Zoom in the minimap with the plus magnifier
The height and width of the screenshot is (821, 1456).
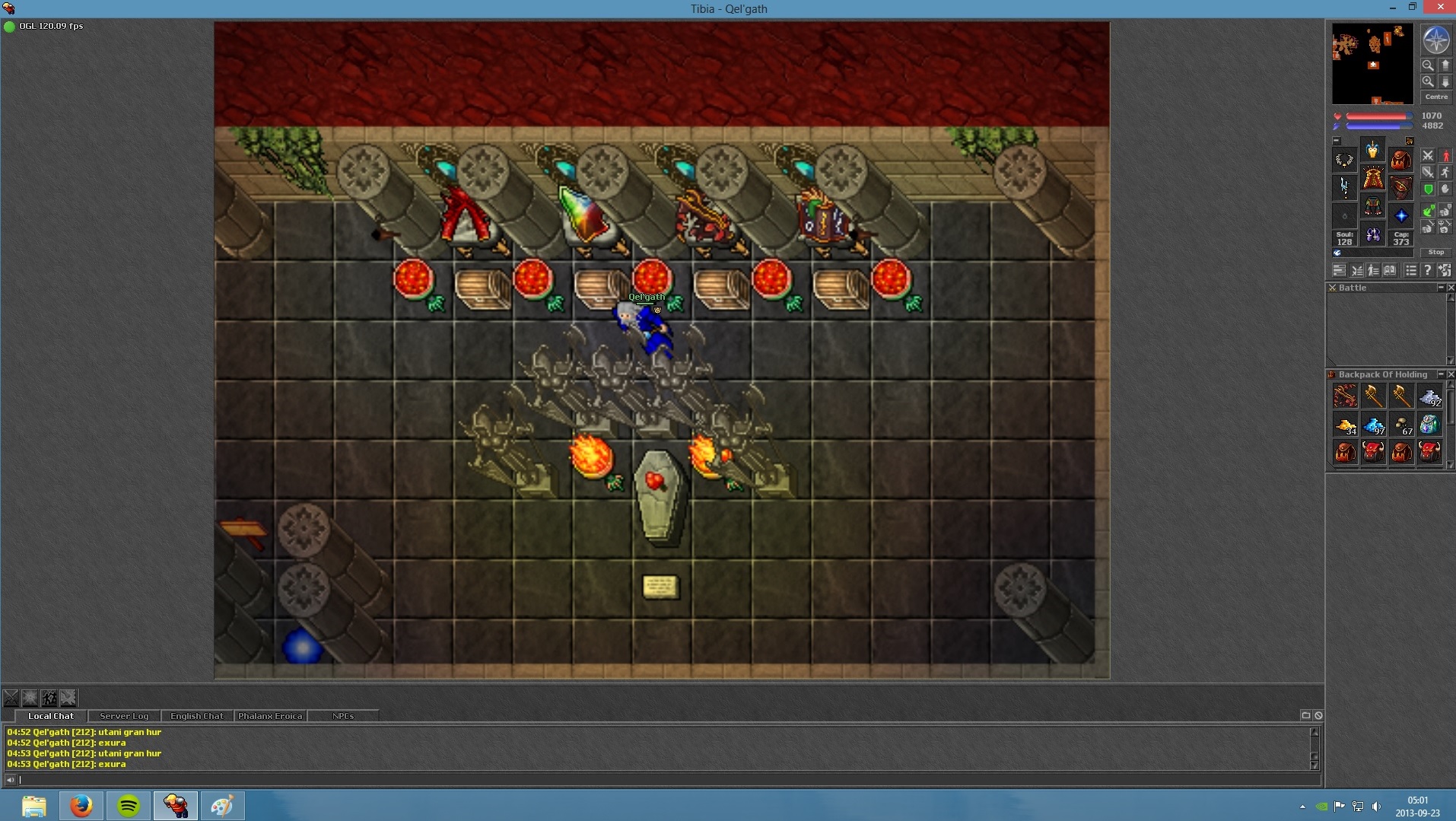pos(1428,81)
